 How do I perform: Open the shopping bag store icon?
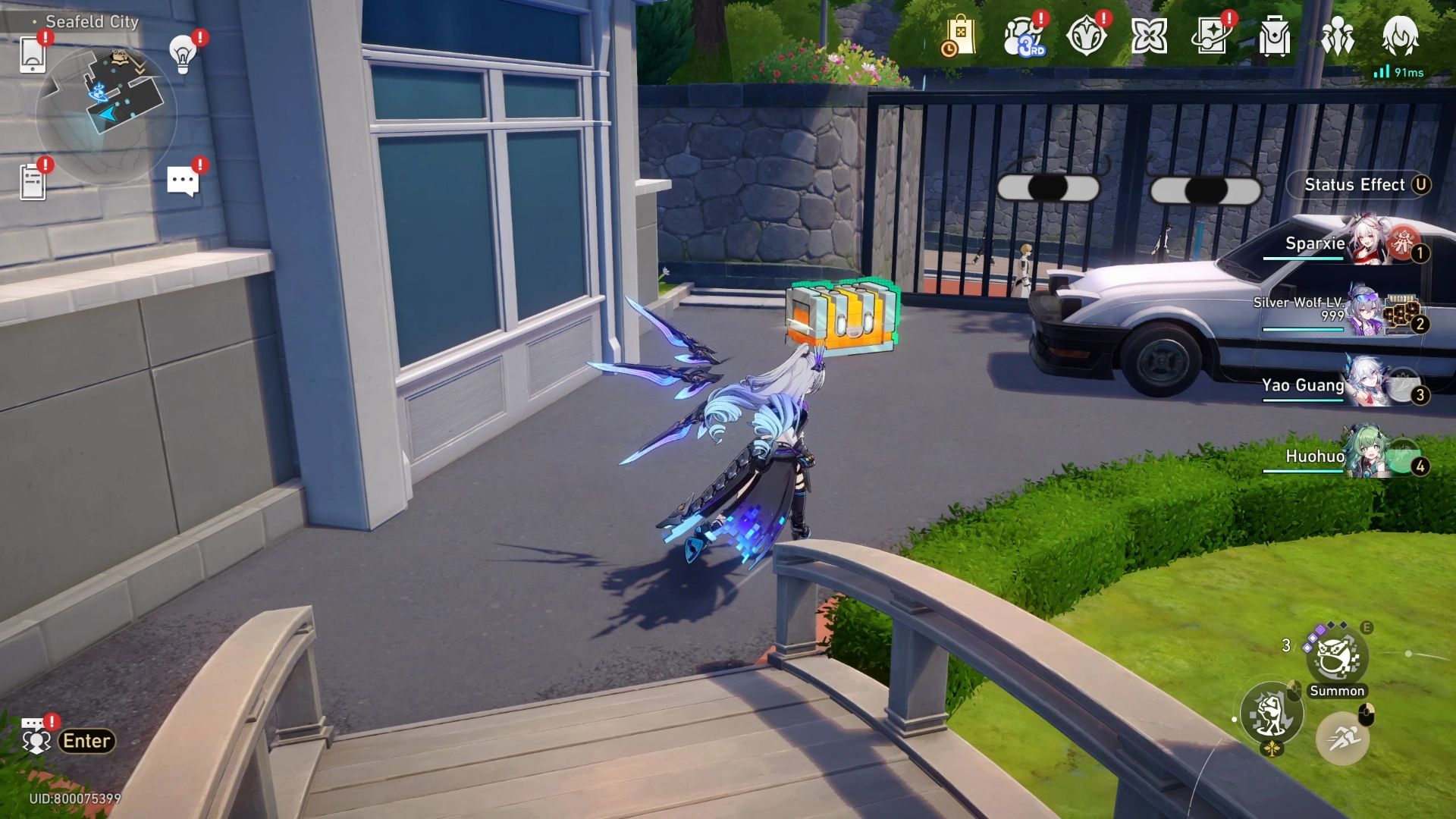click(959, 36)
